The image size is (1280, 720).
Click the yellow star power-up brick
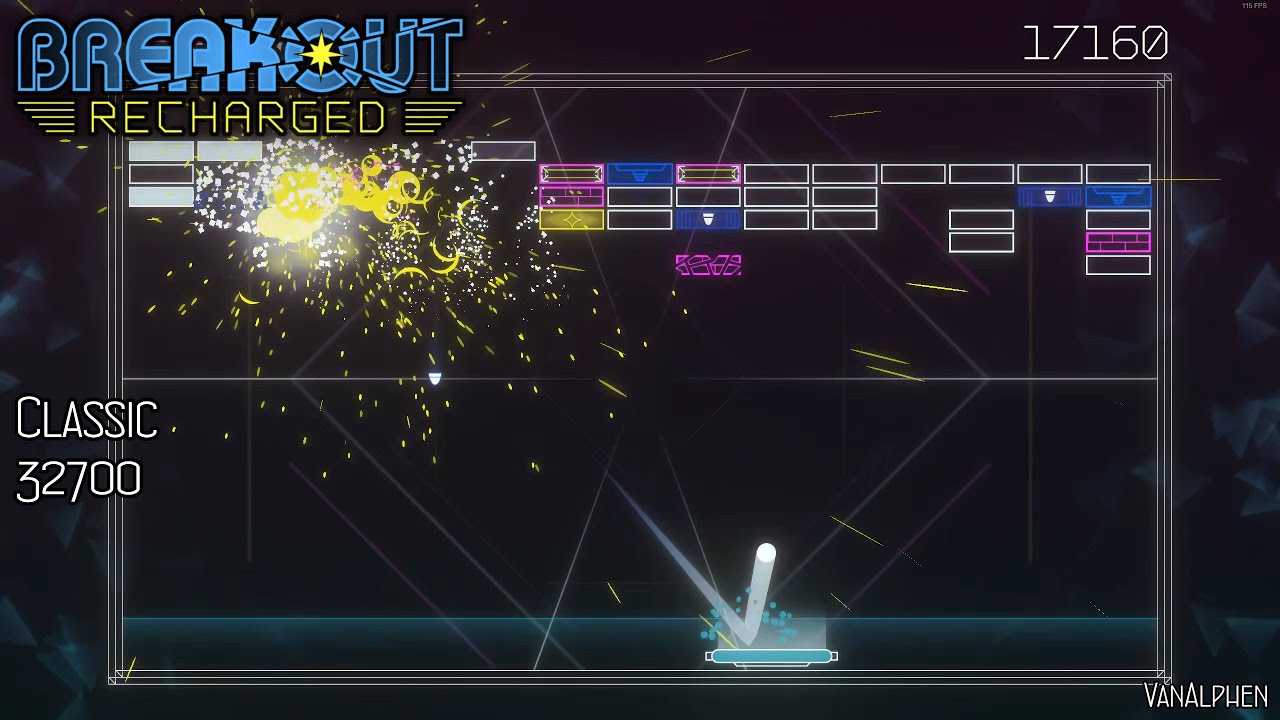click(571, 221)
